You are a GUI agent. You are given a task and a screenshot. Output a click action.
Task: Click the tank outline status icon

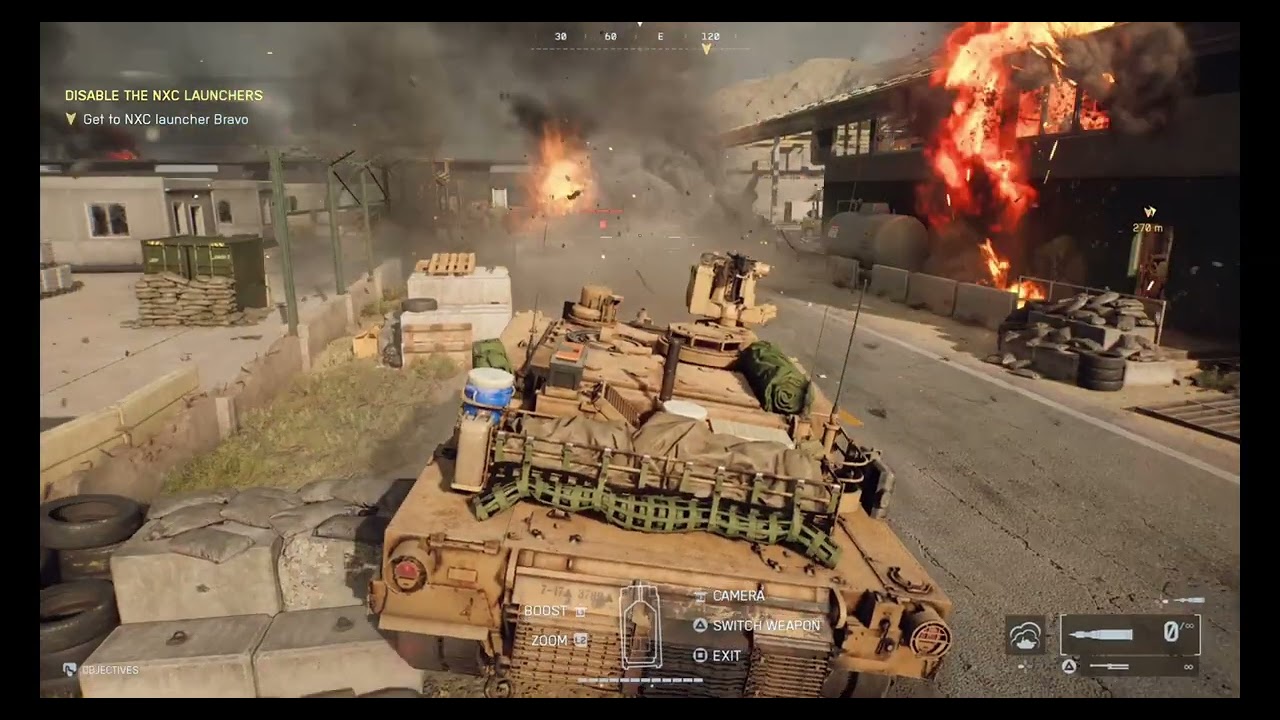point(638,625)
